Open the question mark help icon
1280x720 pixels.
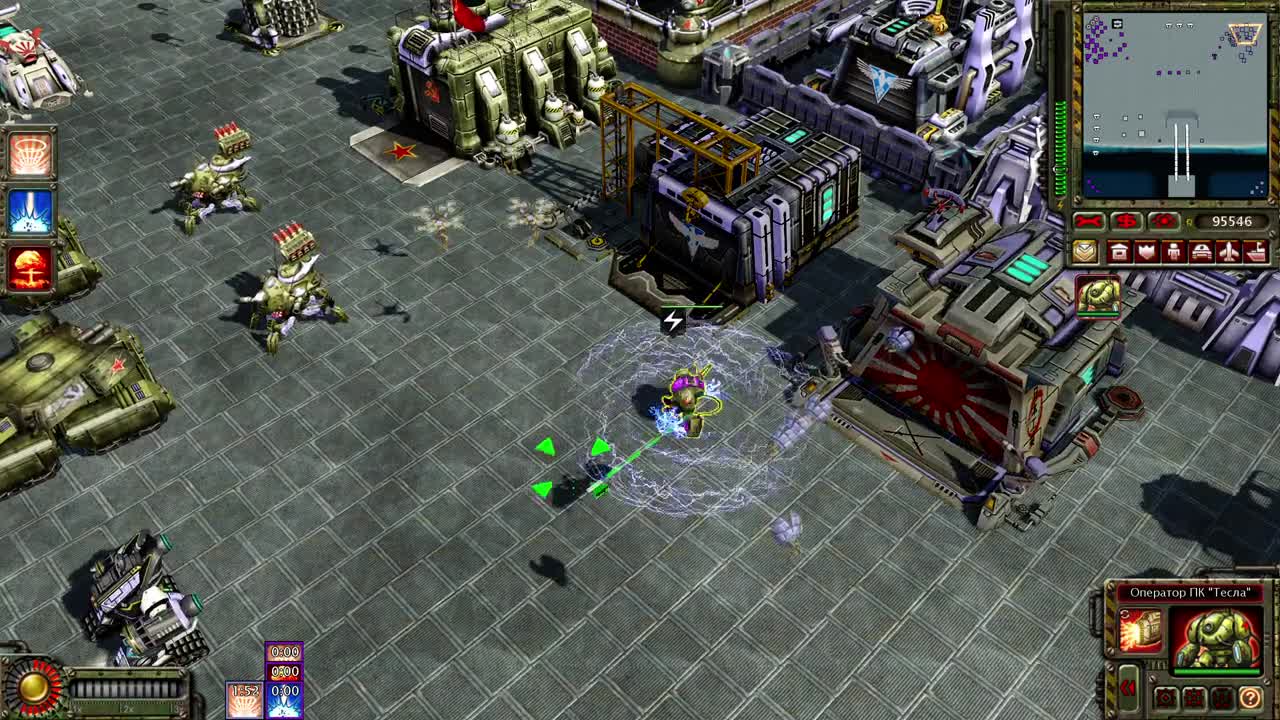point(1251,698)
